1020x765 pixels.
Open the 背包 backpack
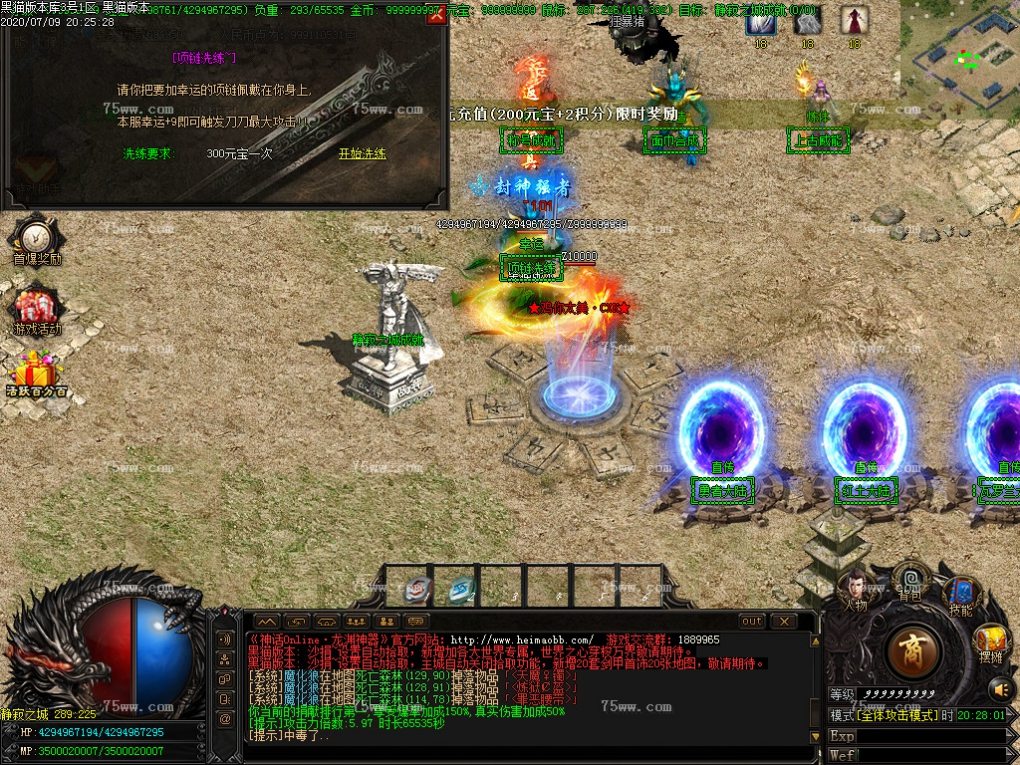[x=911, y=577]
